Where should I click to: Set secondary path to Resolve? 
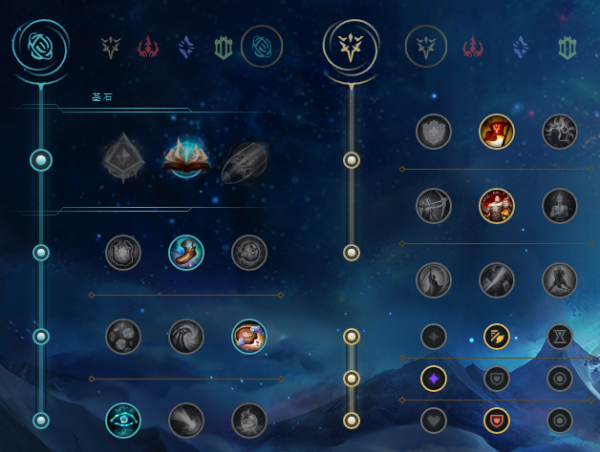[x=568, y=46]
